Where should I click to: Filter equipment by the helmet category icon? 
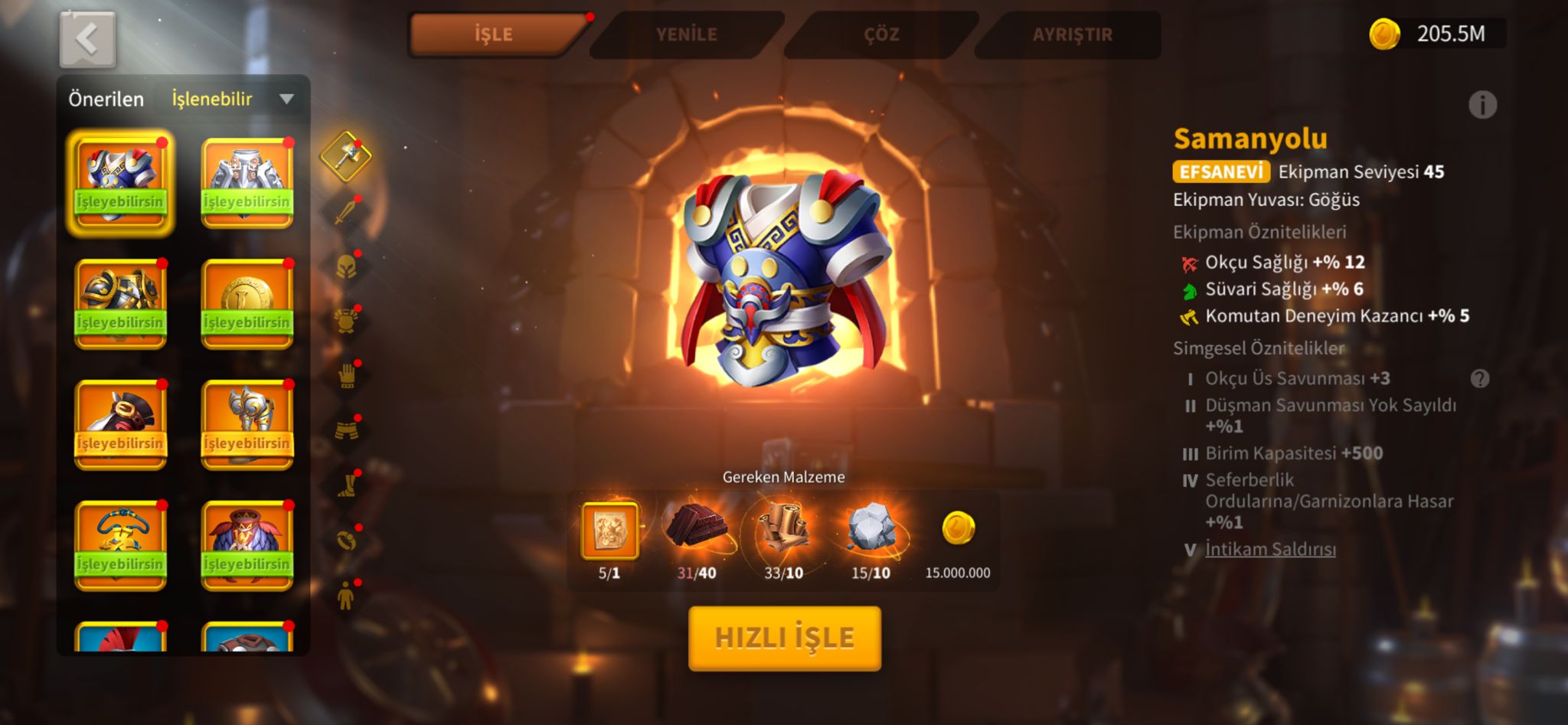pyautogui.click(x=346, y=266)
